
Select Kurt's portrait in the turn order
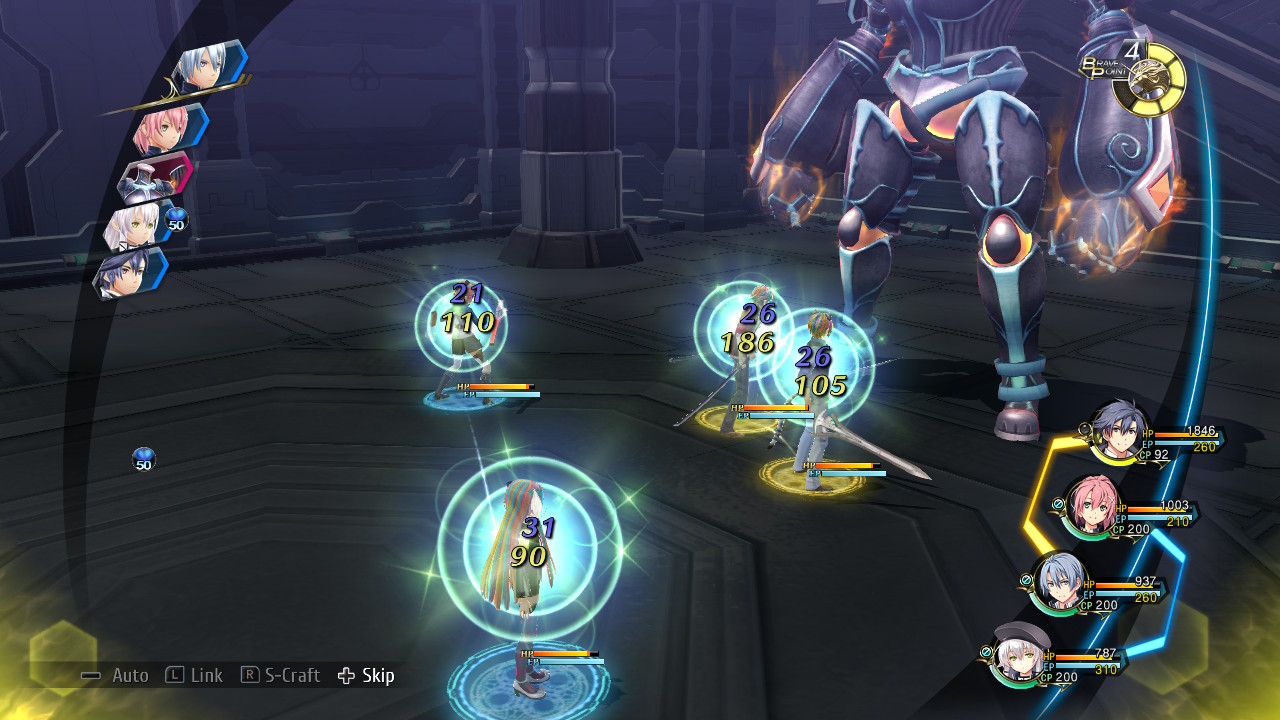tap(207, 68)
